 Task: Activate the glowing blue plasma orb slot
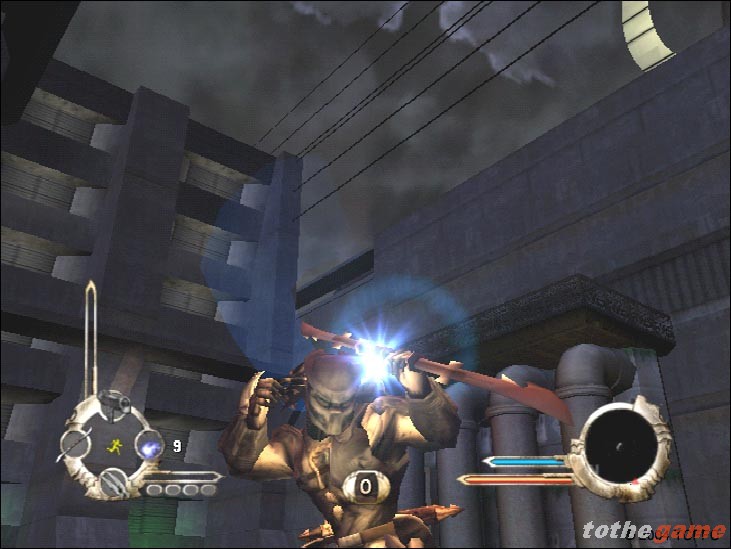pos(149,446)
